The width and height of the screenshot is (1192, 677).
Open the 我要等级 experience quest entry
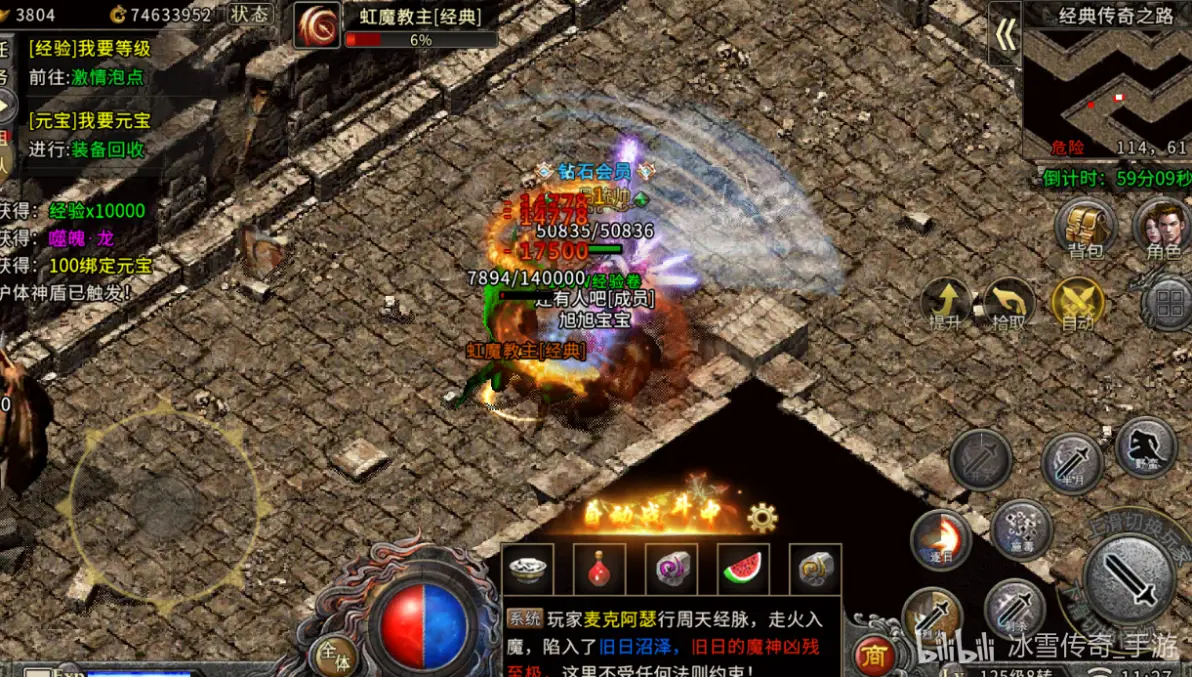point(89,48)
